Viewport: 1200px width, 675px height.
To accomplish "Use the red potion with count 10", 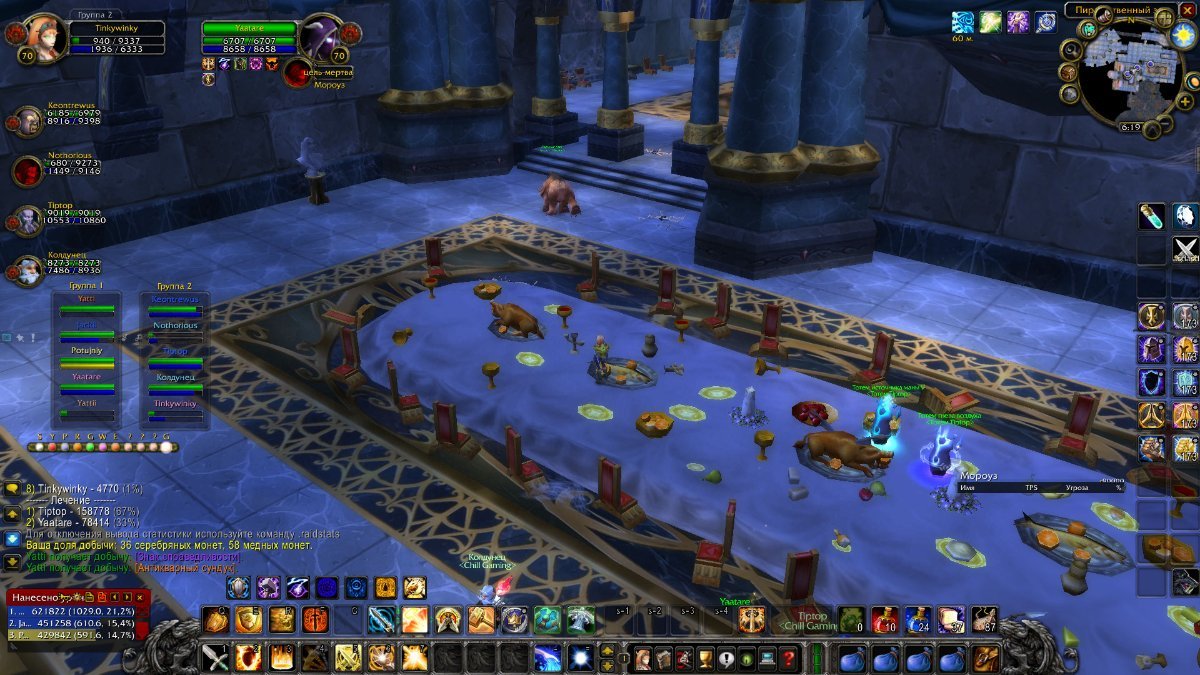I will [883, 620].
